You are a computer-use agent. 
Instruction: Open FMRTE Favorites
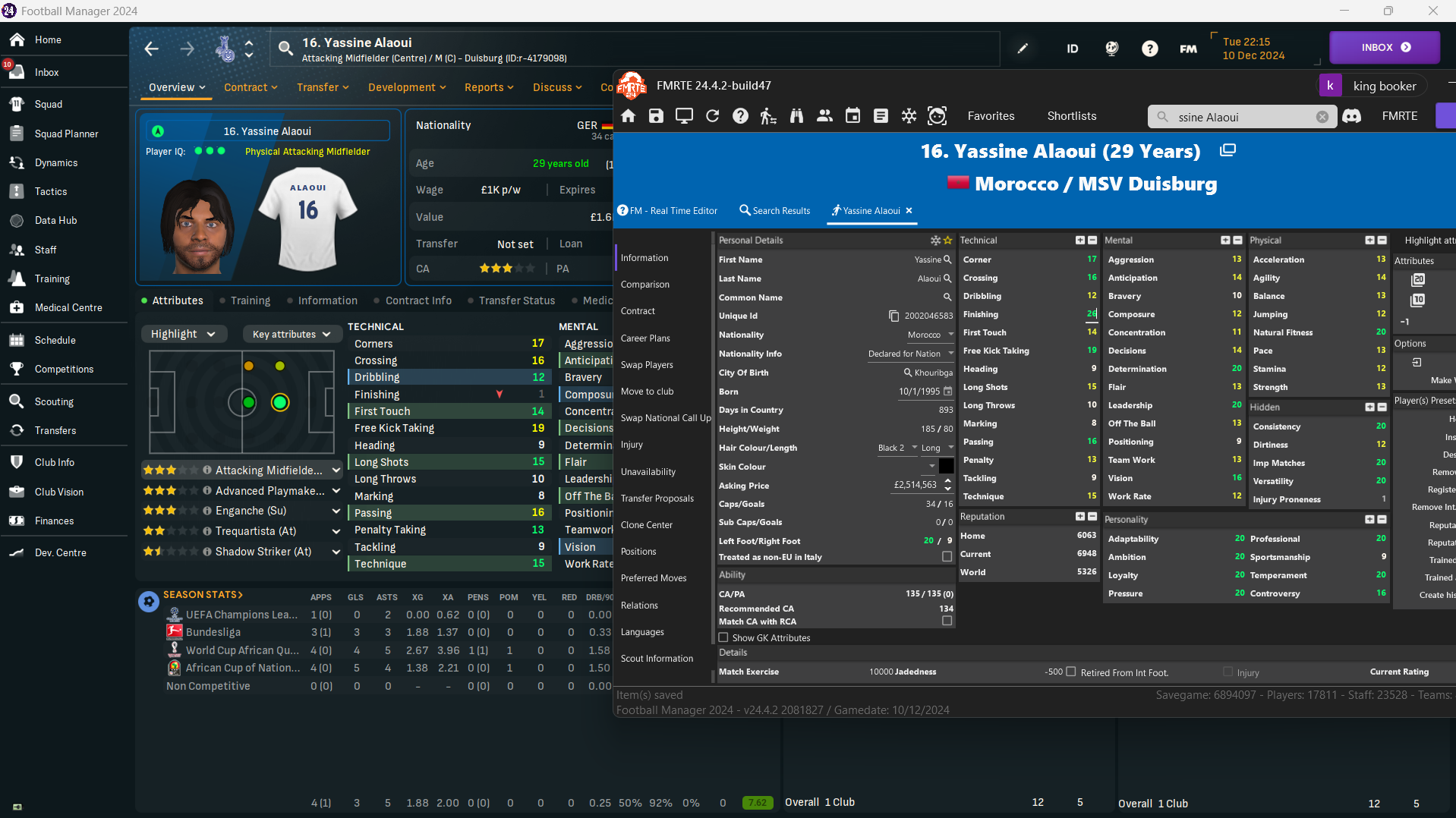pyautogui.click(x=991, y=116)
